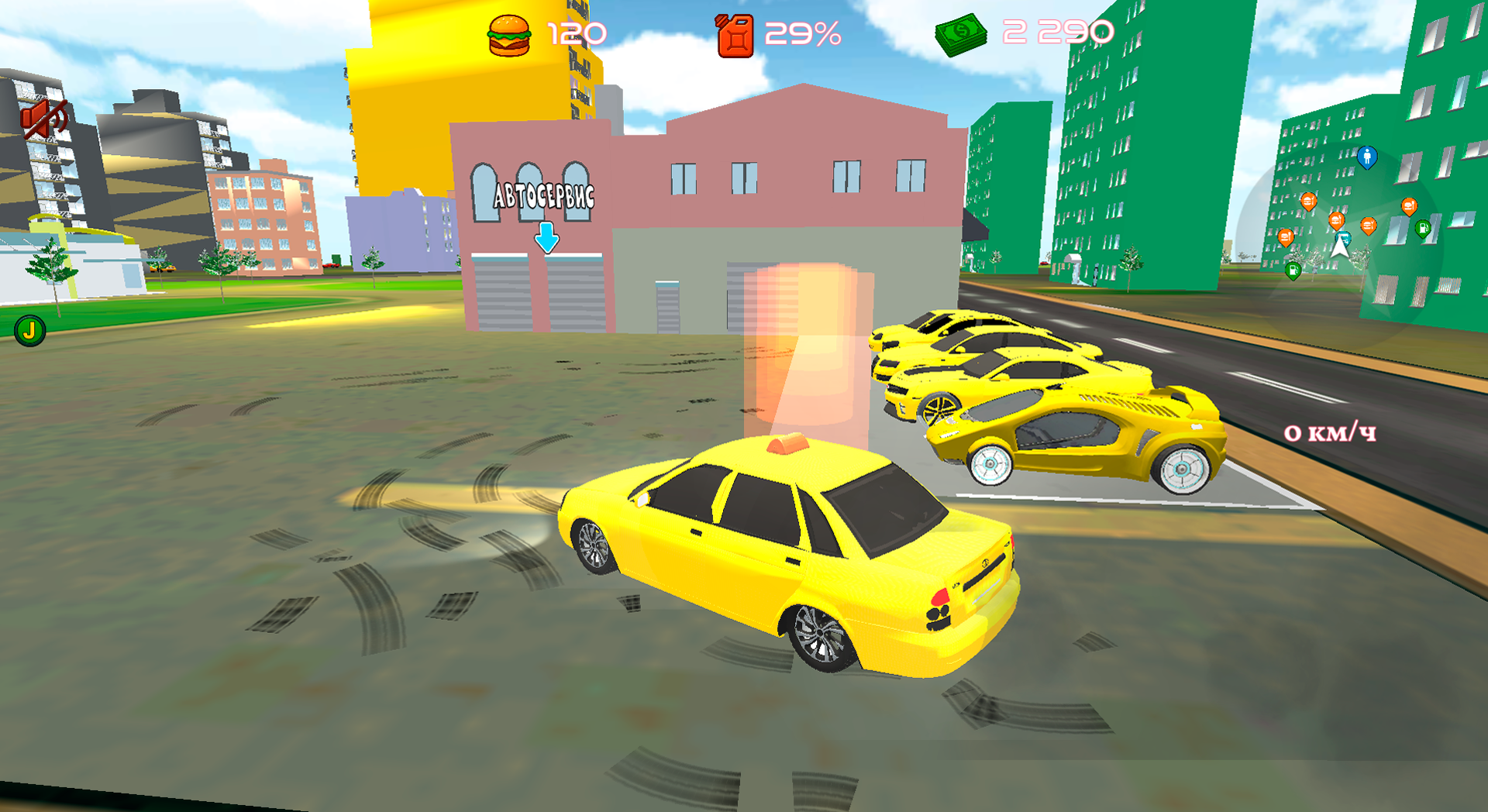Click the green money stack icon
The image size is (1488, 812).
[959, 33]
